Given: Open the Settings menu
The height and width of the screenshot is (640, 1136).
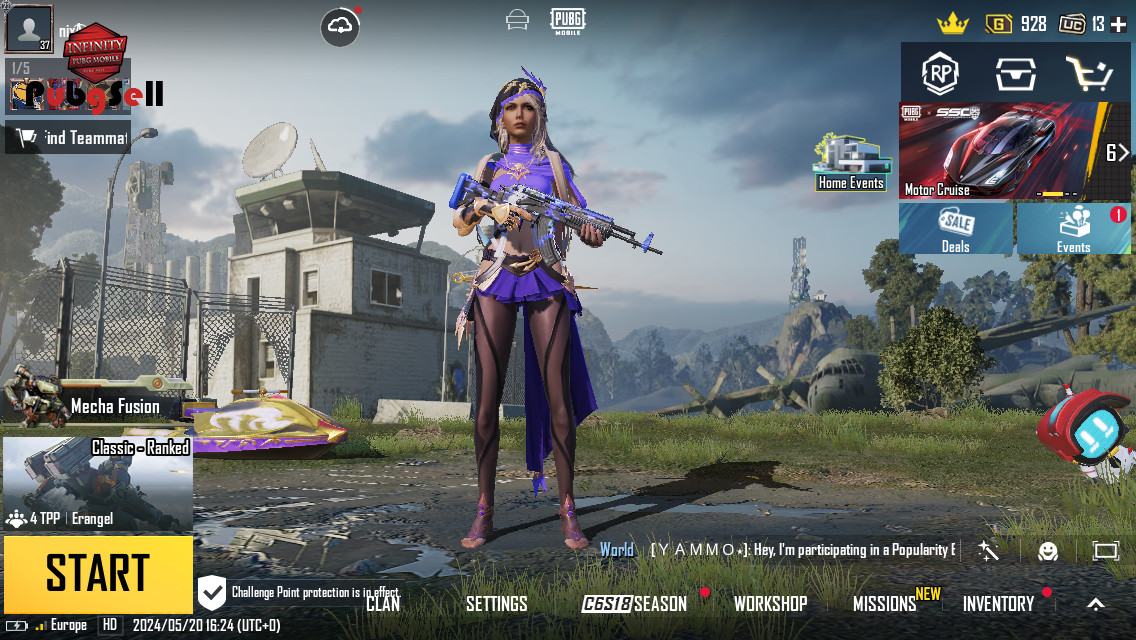Looking at the screenshot, I should pos(497,603).
